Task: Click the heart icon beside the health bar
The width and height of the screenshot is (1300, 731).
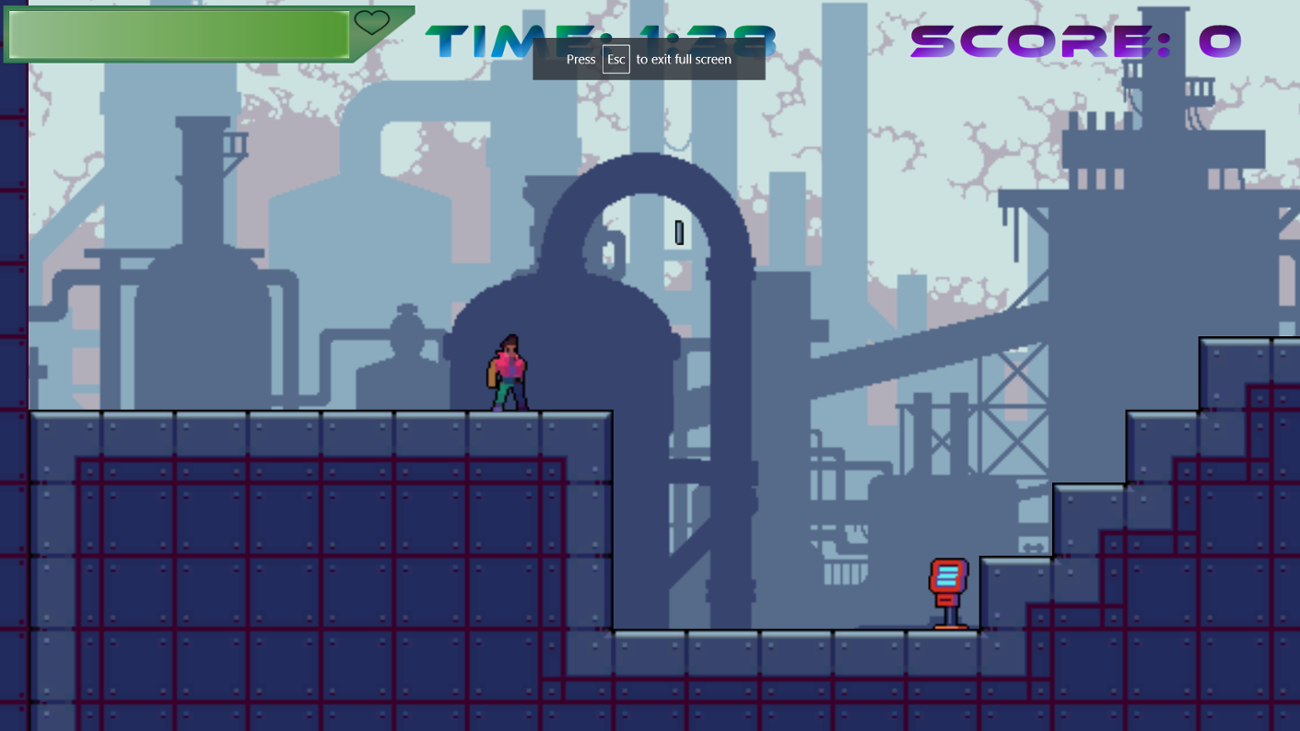Action: [371, 24]
